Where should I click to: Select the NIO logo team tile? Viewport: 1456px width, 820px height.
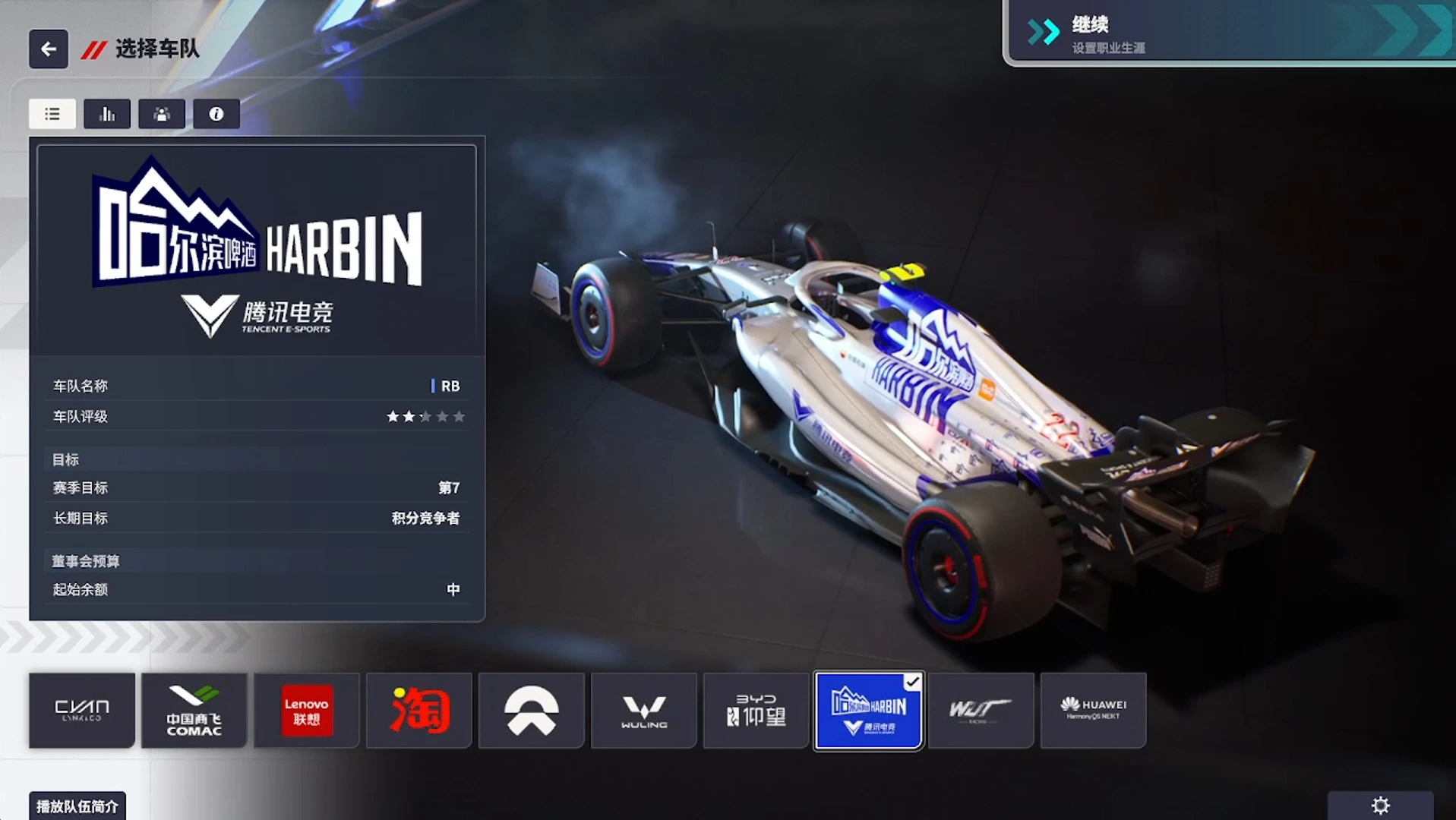(x=532, y=711)
